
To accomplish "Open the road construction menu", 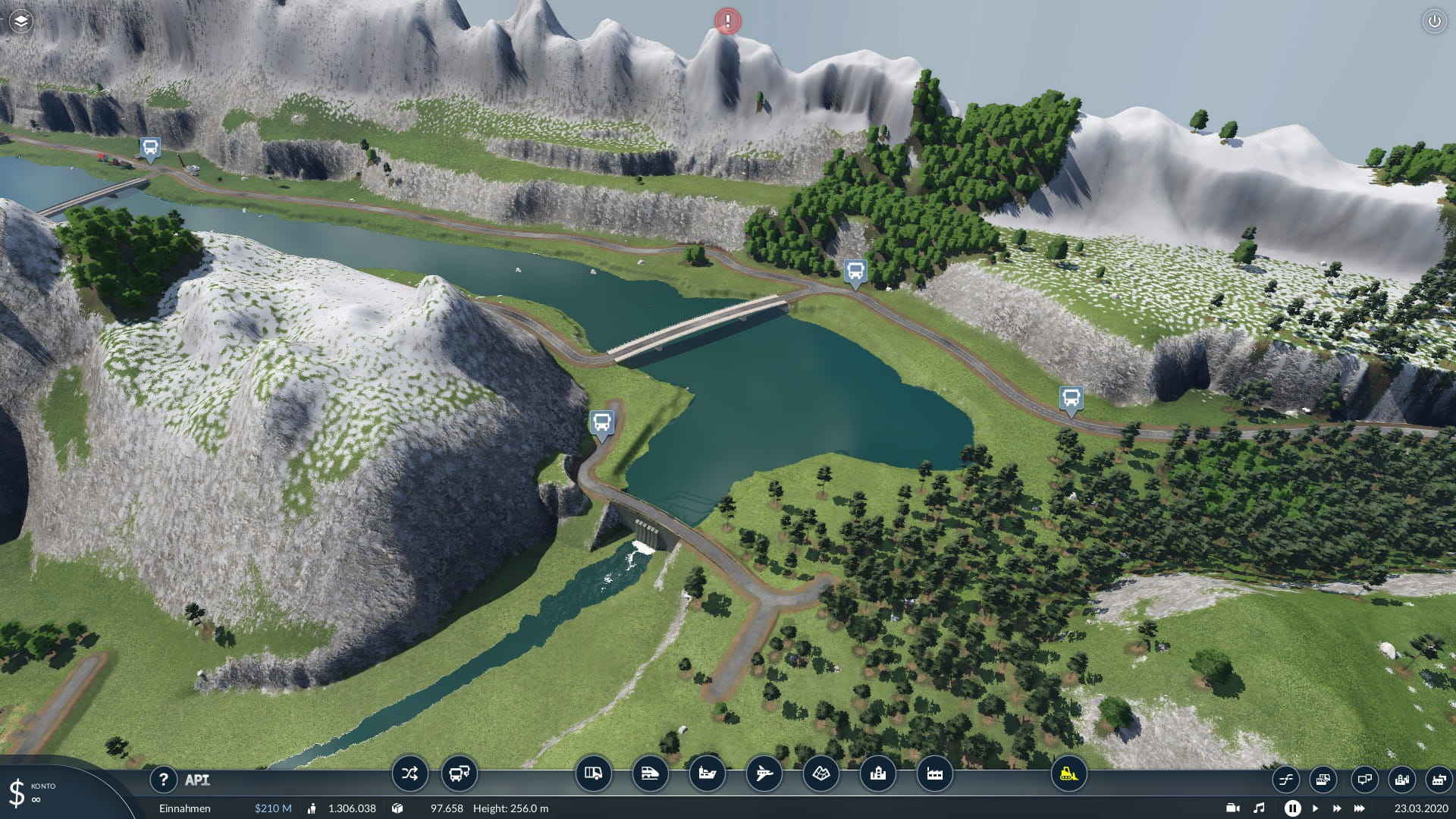I will pos(593,774).
